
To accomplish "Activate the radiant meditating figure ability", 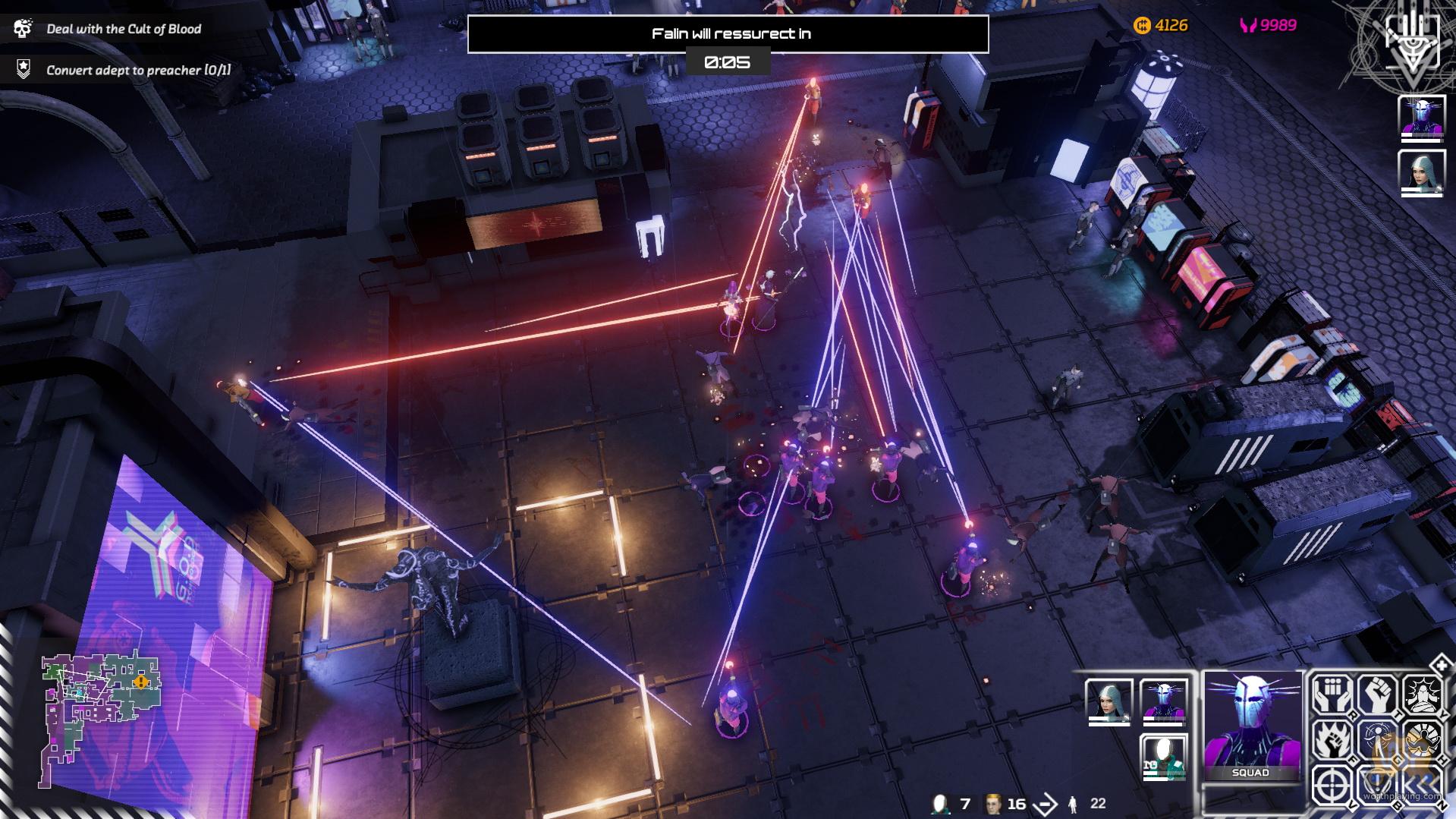I will 1422,694.
